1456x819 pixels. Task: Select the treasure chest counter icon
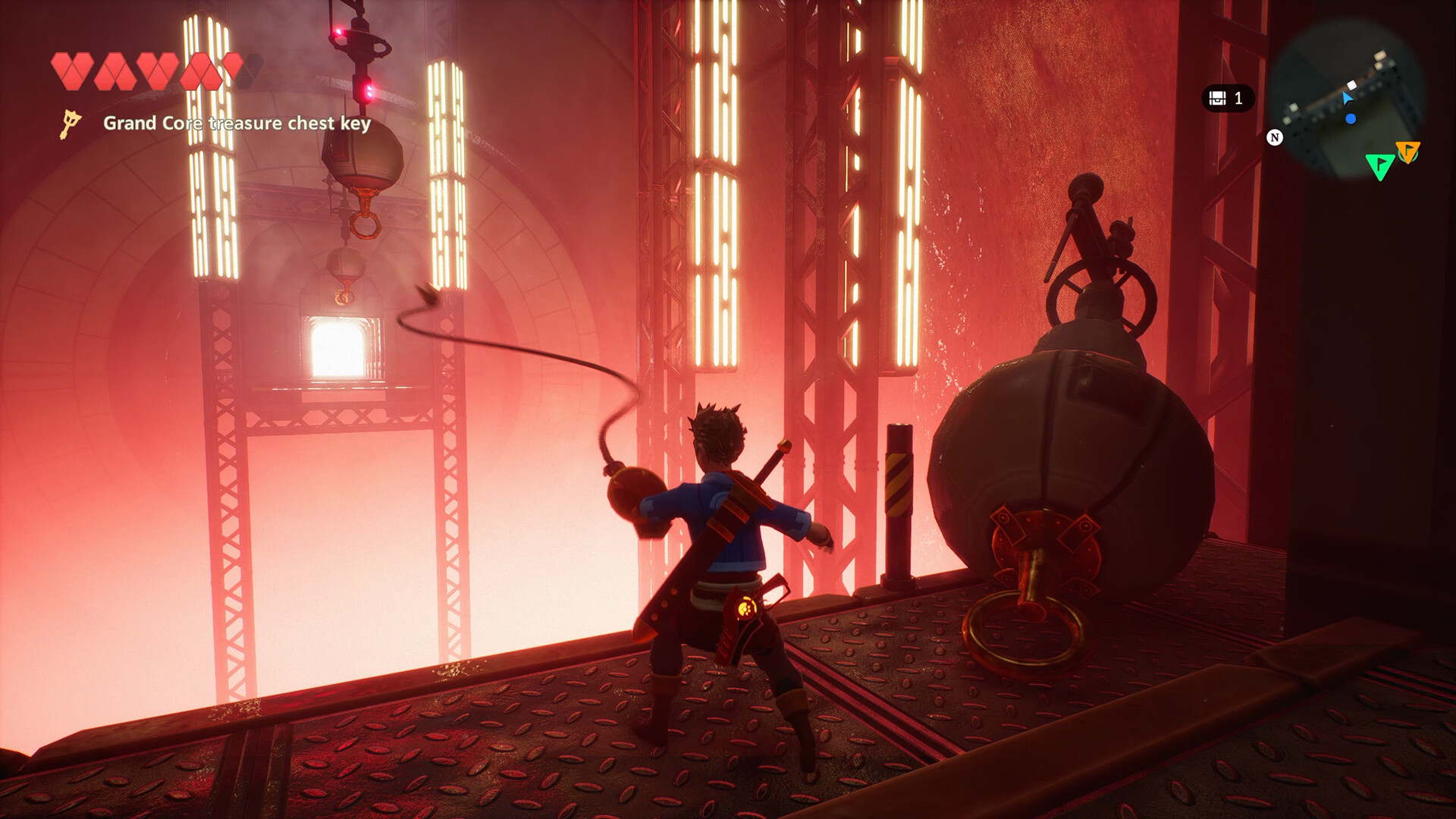click(1218, 99)
